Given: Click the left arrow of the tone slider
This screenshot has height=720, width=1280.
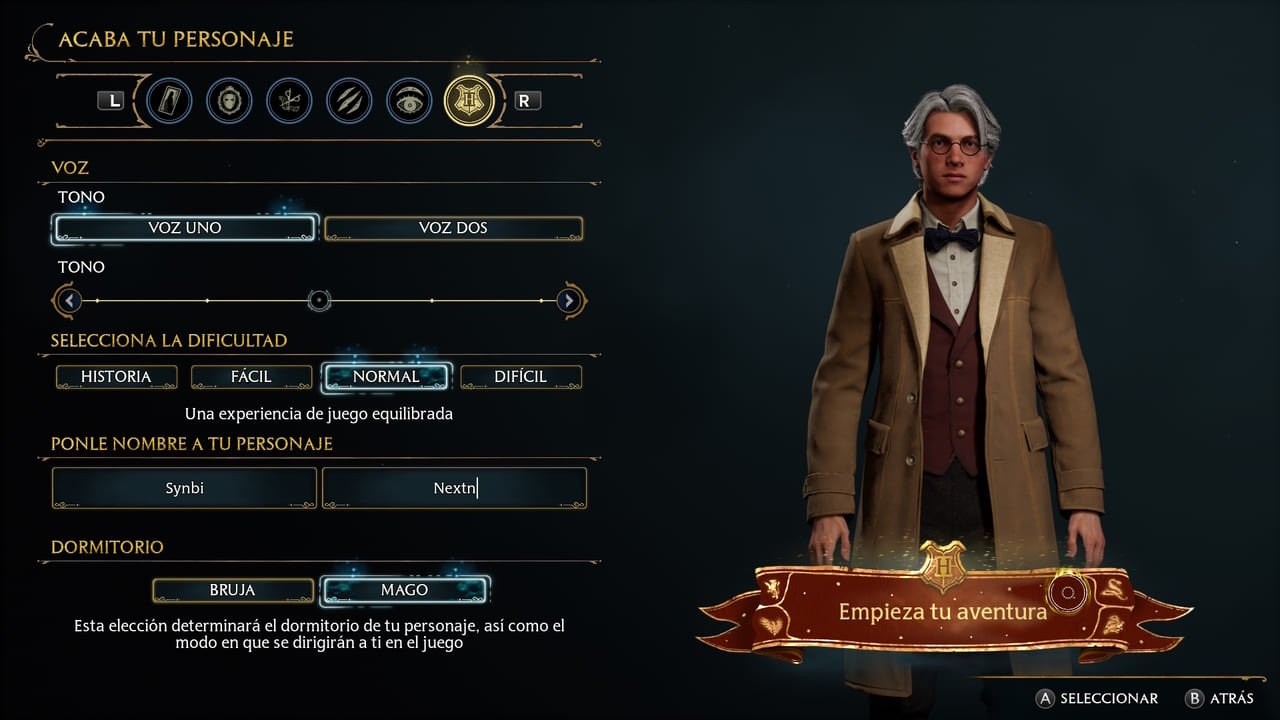Looking at the screenshot, I should (x=69, y=300).
